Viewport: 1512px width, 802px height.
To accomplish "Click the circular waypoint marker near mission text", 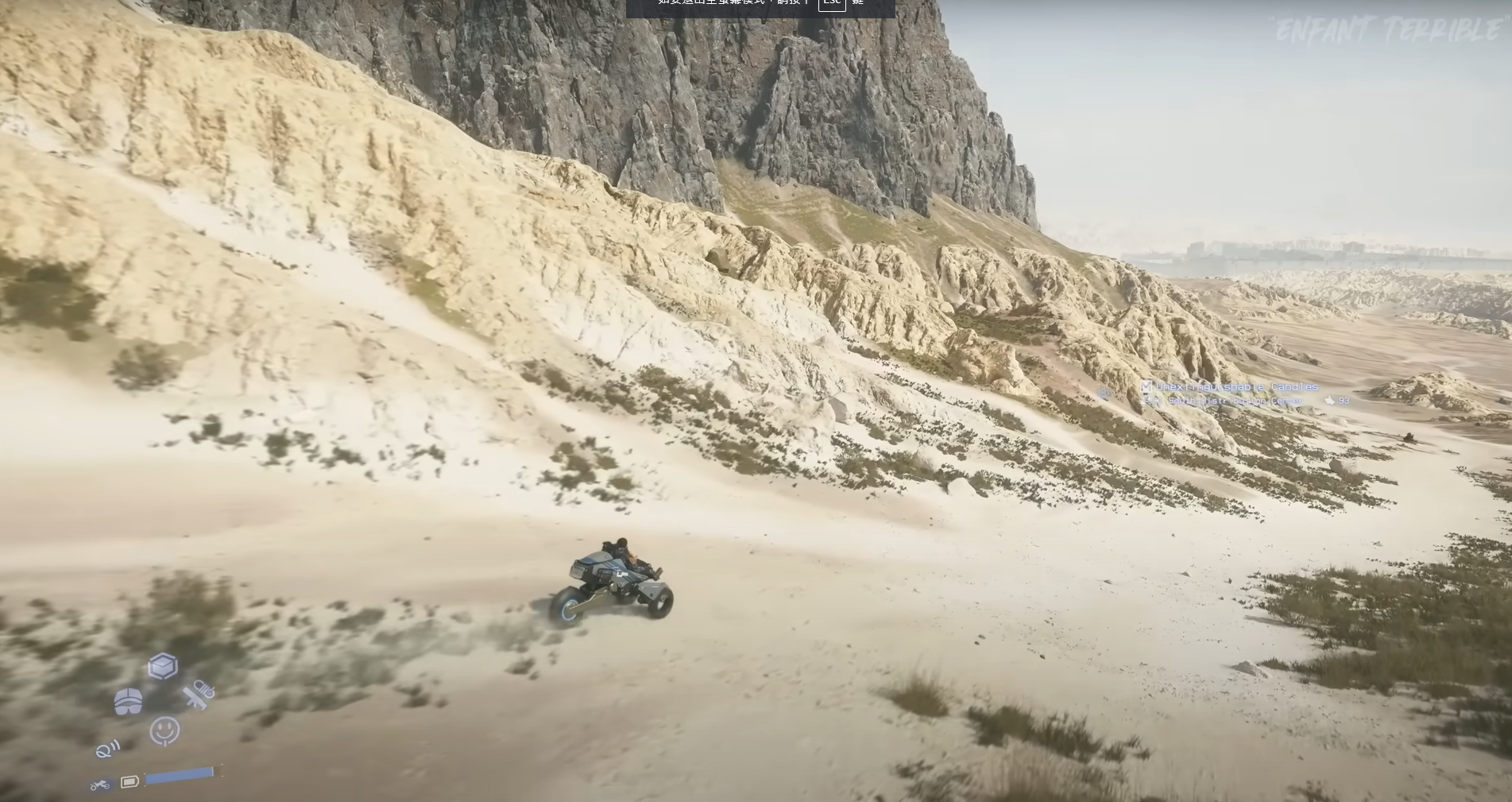I will pyautogui.click(x=1104, y=392).
